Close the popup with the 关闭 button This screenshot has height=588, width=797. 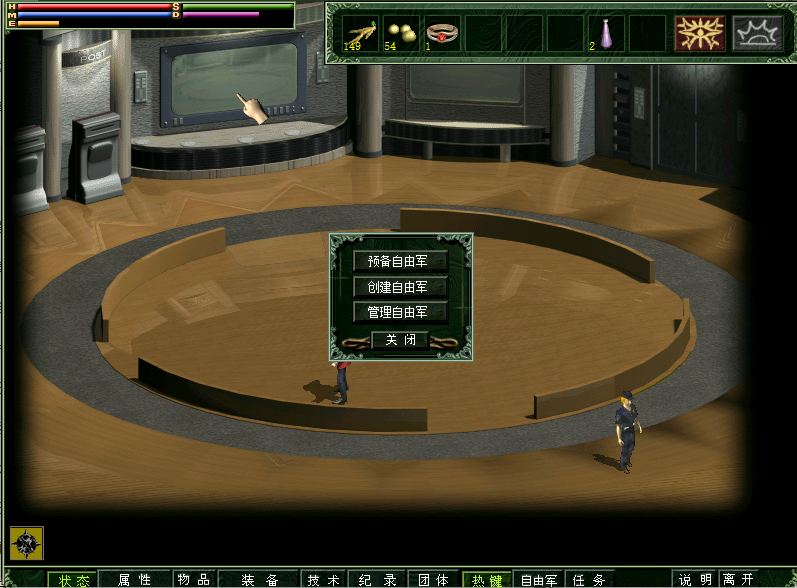tap(400, 340)
